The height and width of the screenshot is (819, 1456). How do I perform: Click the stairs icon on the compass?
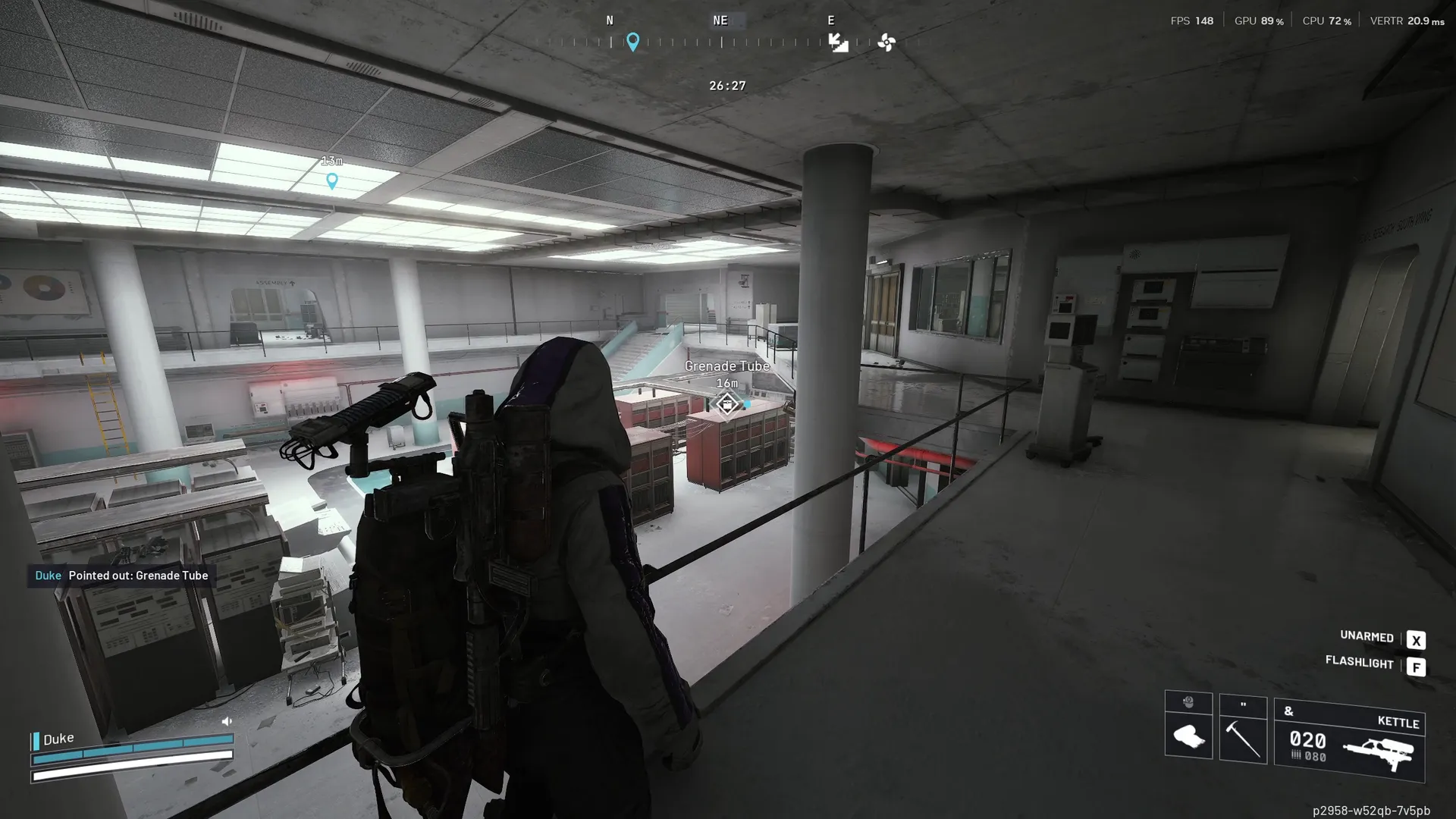coord(838,42)
